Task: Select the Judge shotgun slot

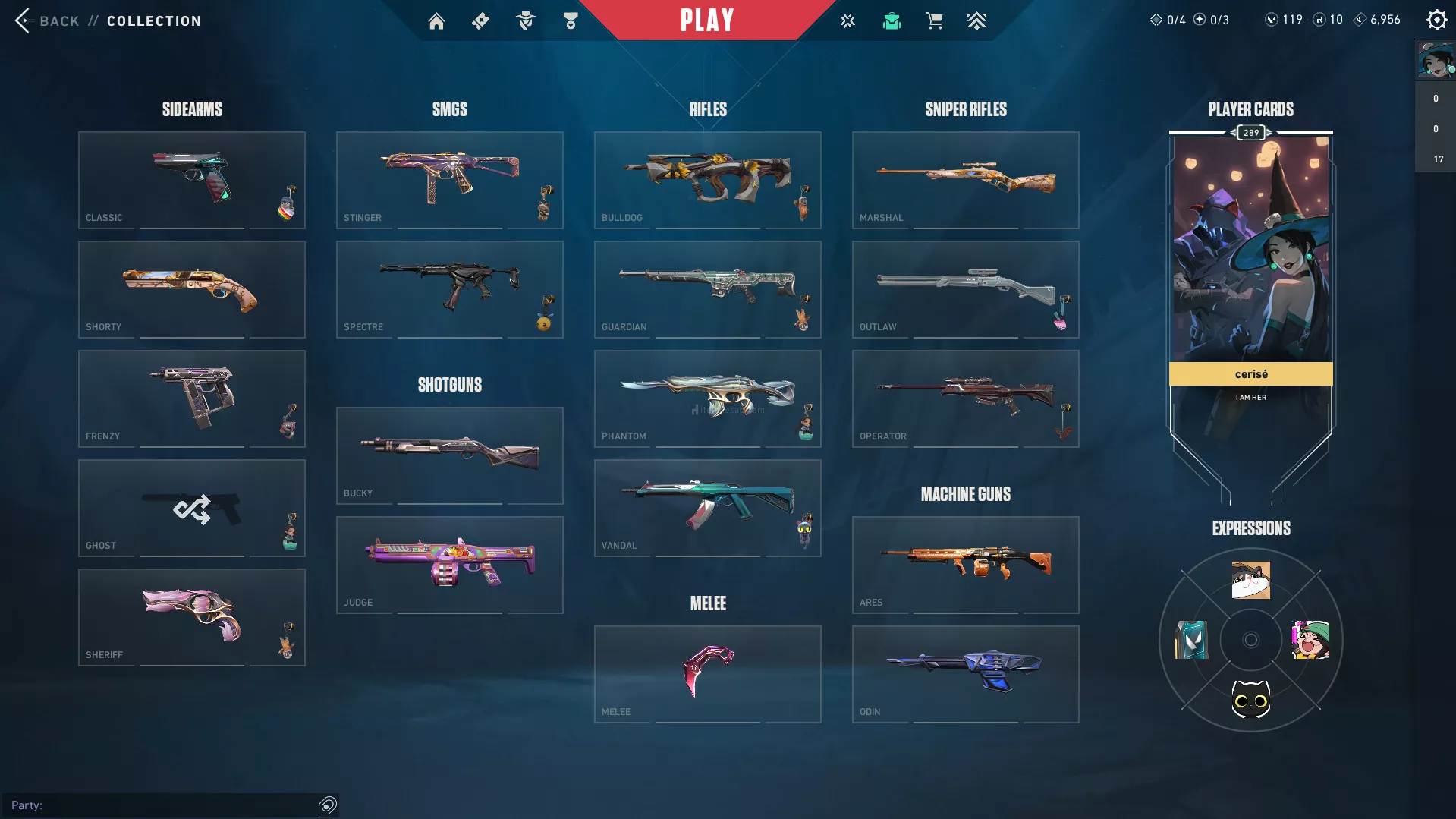Action: [x=449, y=565]
